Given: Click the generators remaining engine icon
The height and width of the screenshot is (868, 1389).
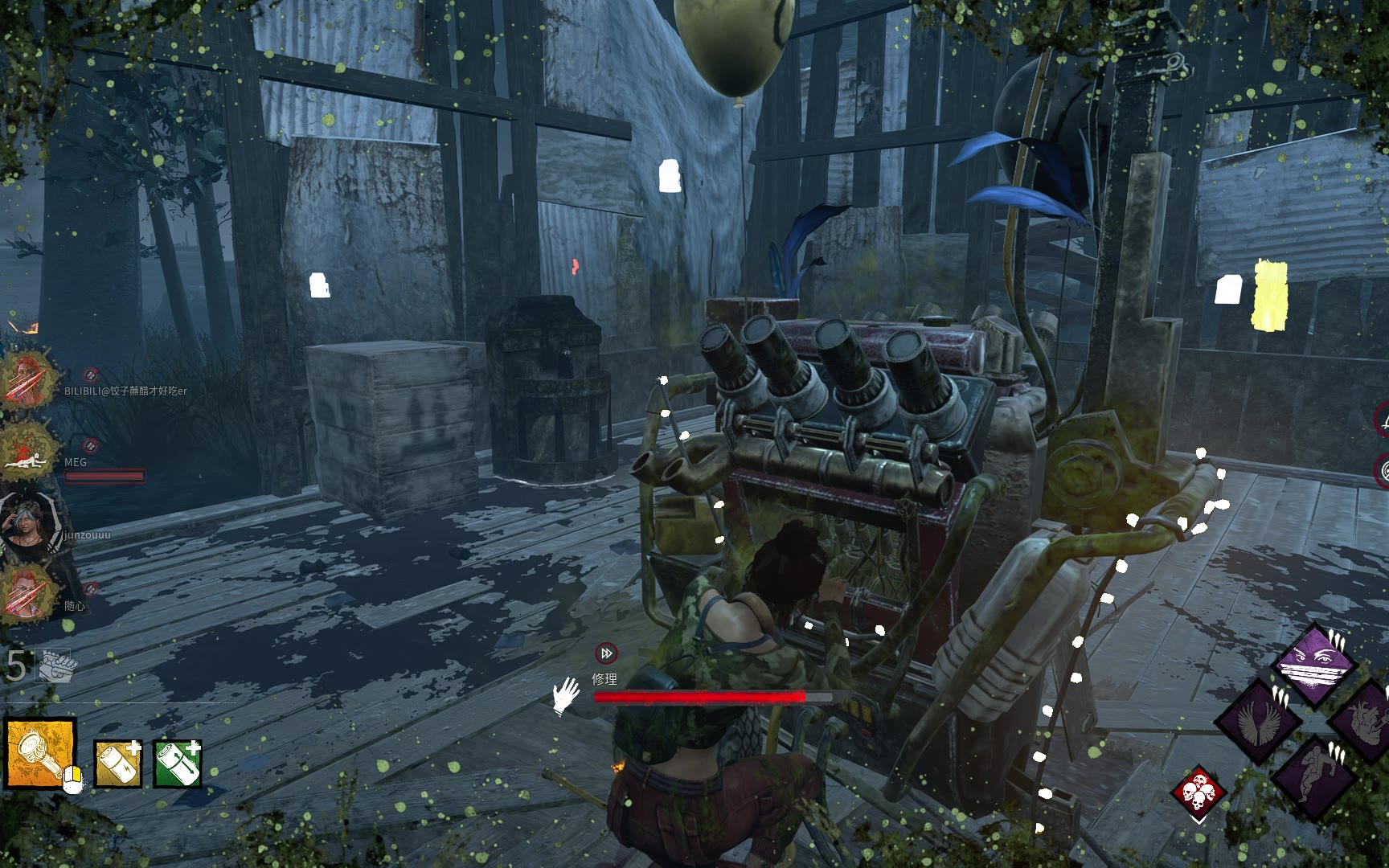Looking at the screenshot, I should (55, 665).
